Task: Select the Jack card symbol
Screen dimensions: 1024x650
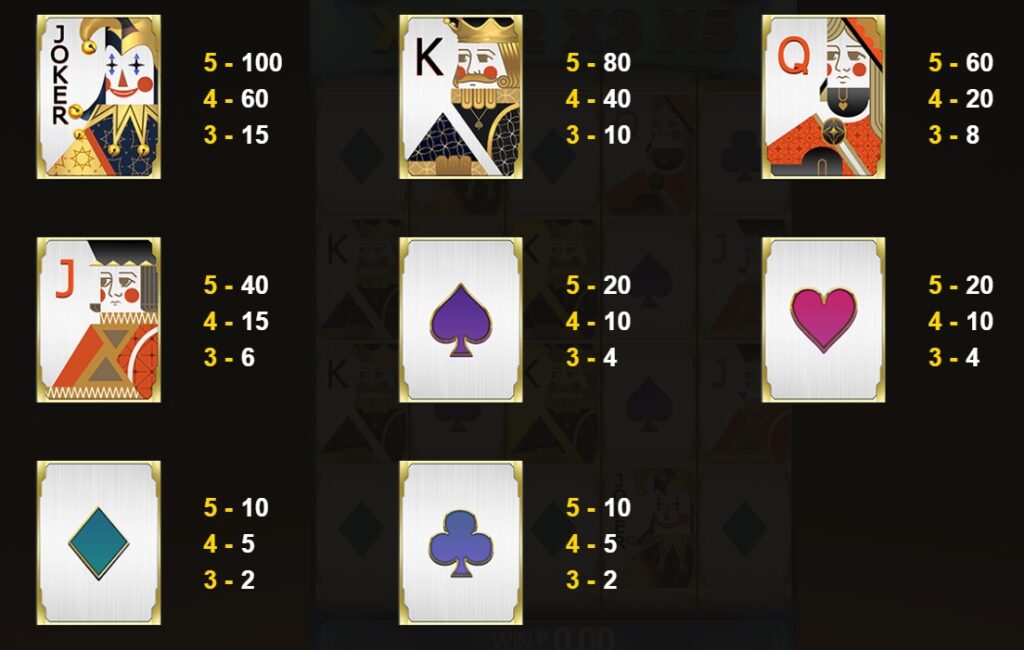Action: tap(98, 320)
